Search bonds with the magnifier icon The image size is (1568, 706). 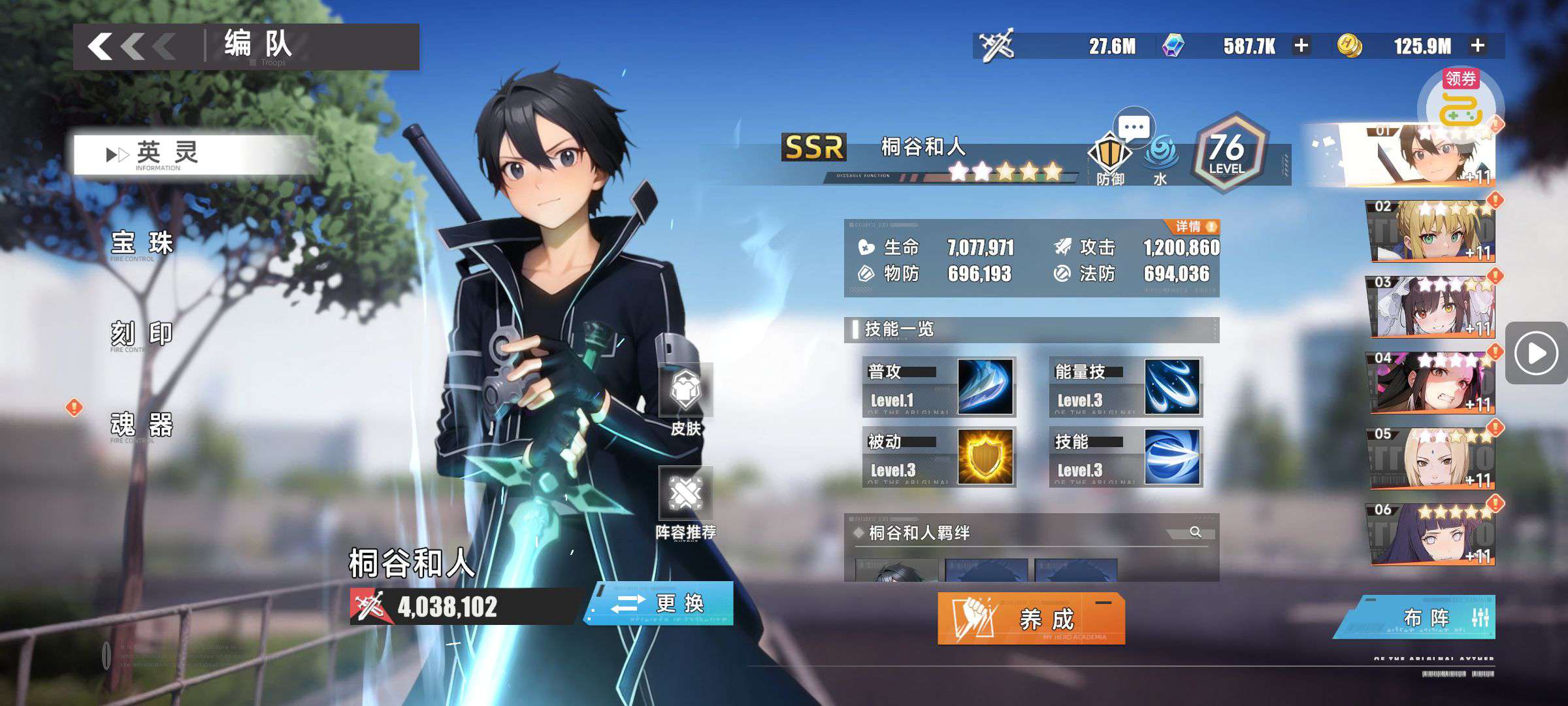pos(1196,532)
